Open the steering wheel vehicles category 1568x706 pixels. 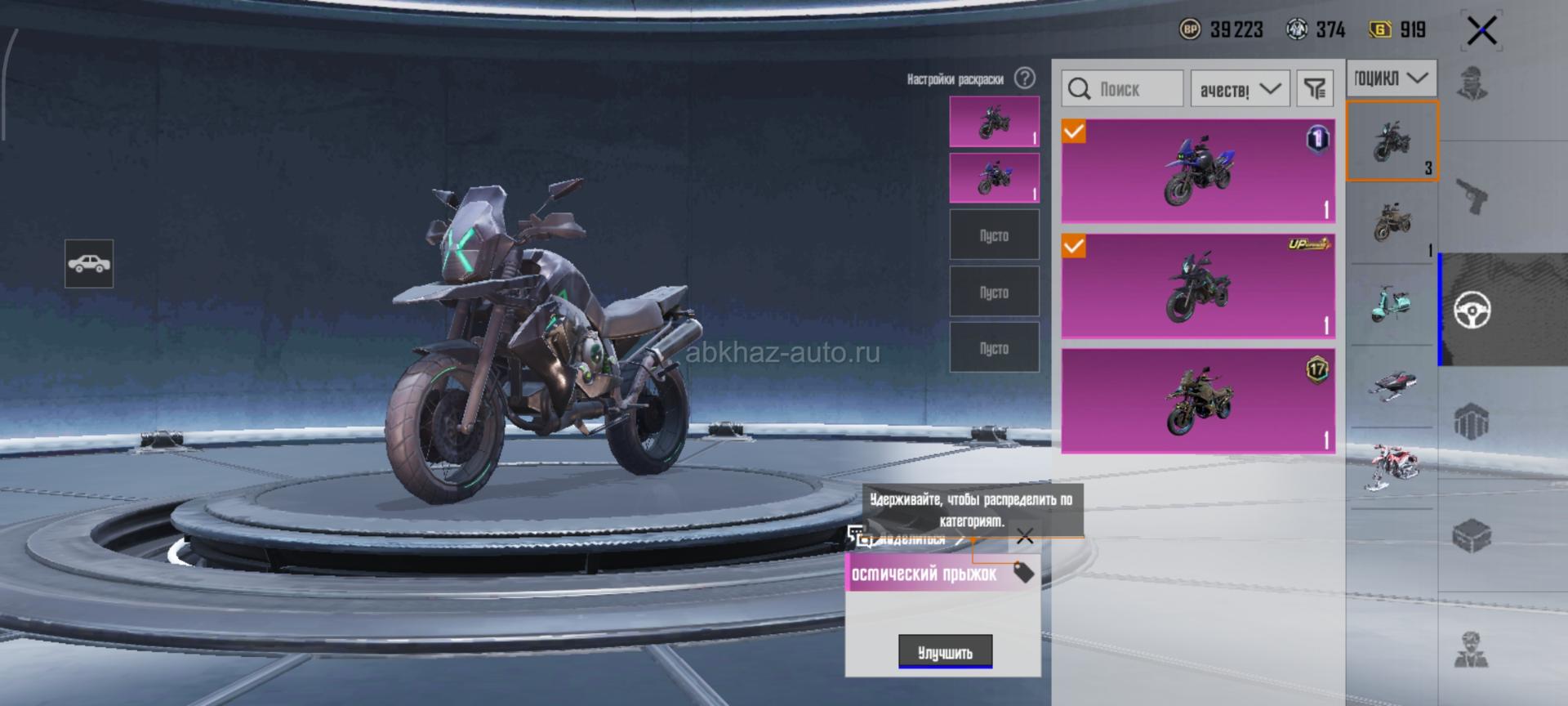point(1472,310)
